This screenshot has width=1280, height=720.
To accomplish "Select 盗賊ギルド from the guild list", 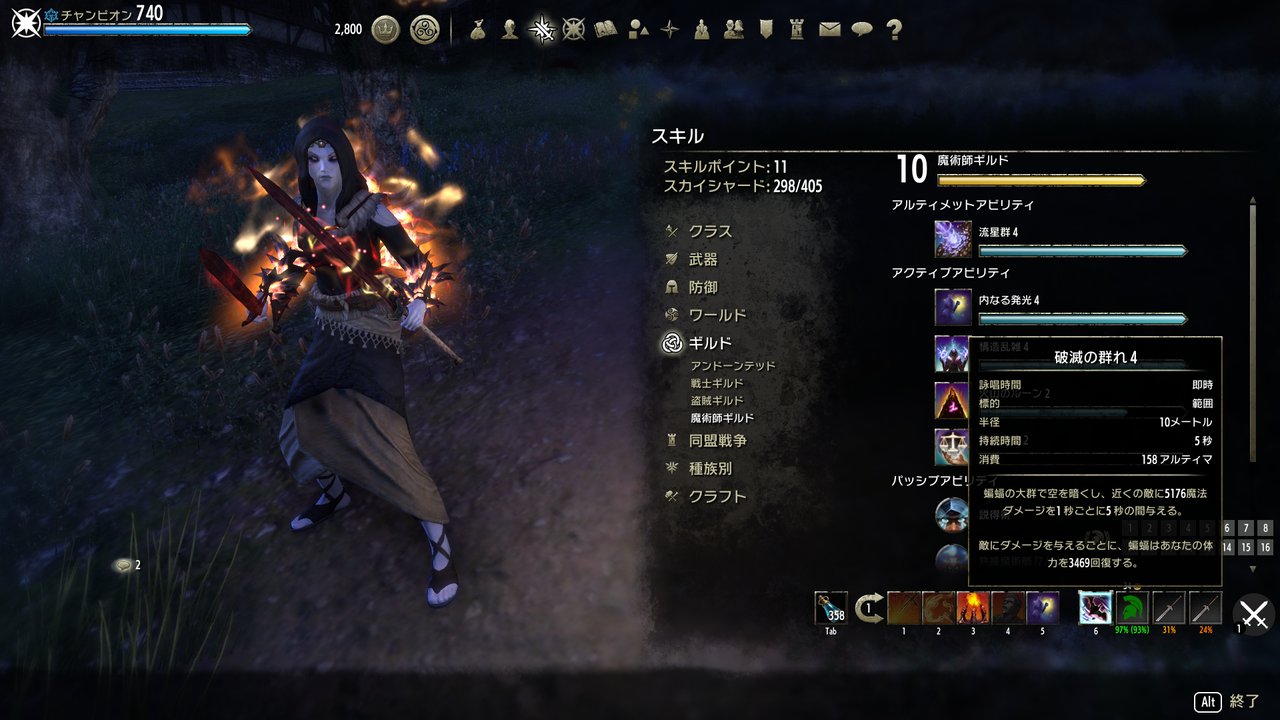I will [x=718, y=399].
